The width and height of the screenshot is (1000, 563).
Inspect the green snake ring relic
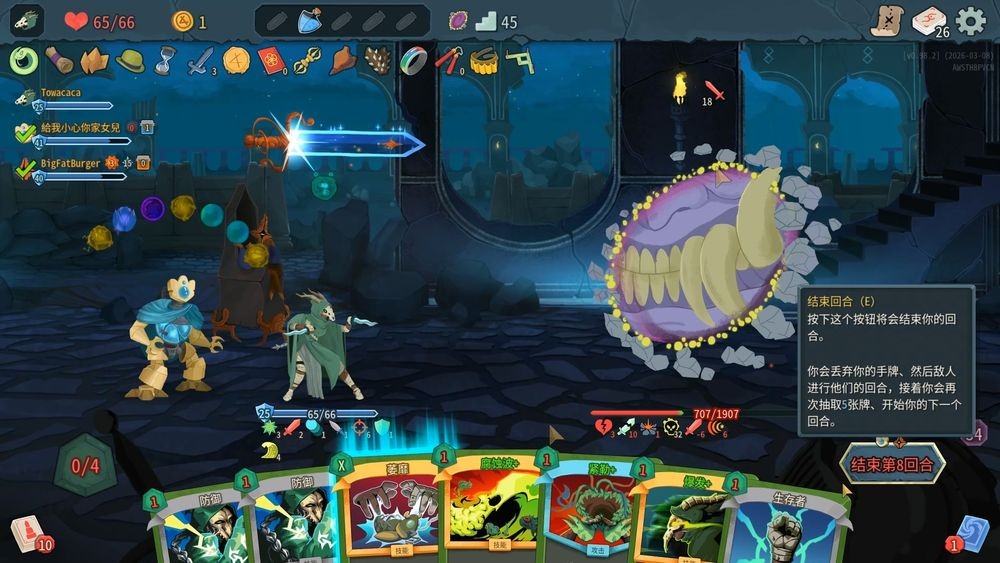tap(24, 61)
